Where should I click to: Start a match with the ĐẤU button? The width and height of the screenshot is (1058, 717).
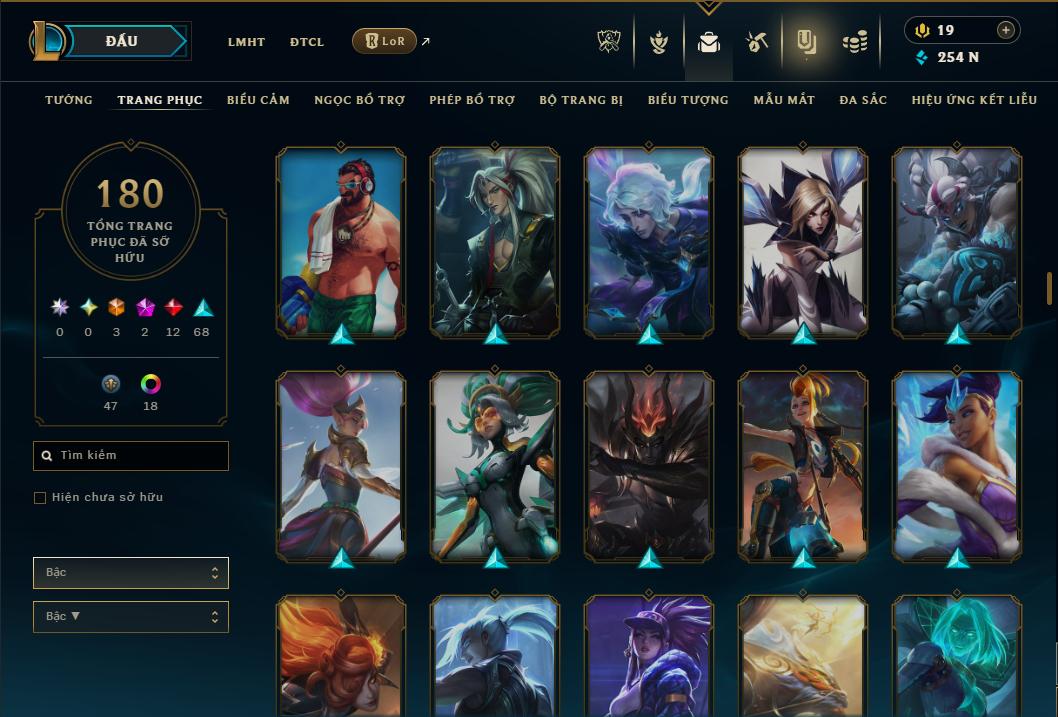click(122, 41)
